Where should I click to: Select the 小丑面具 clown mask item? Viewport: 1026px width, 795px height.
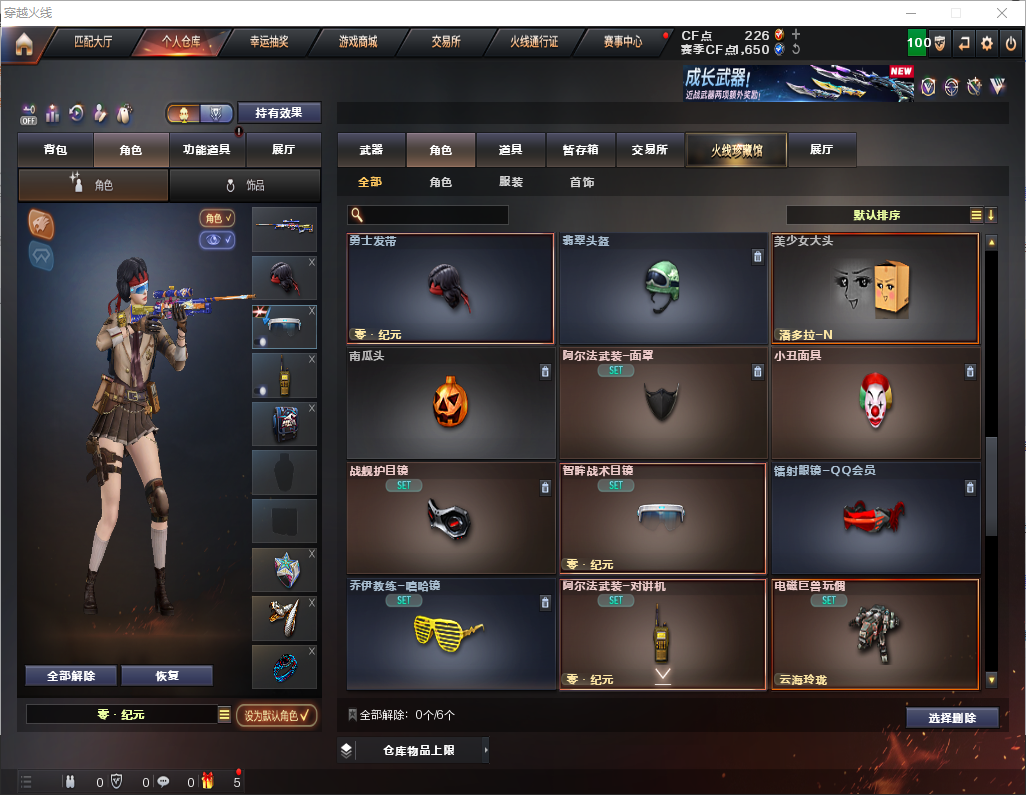coord(875,403)
